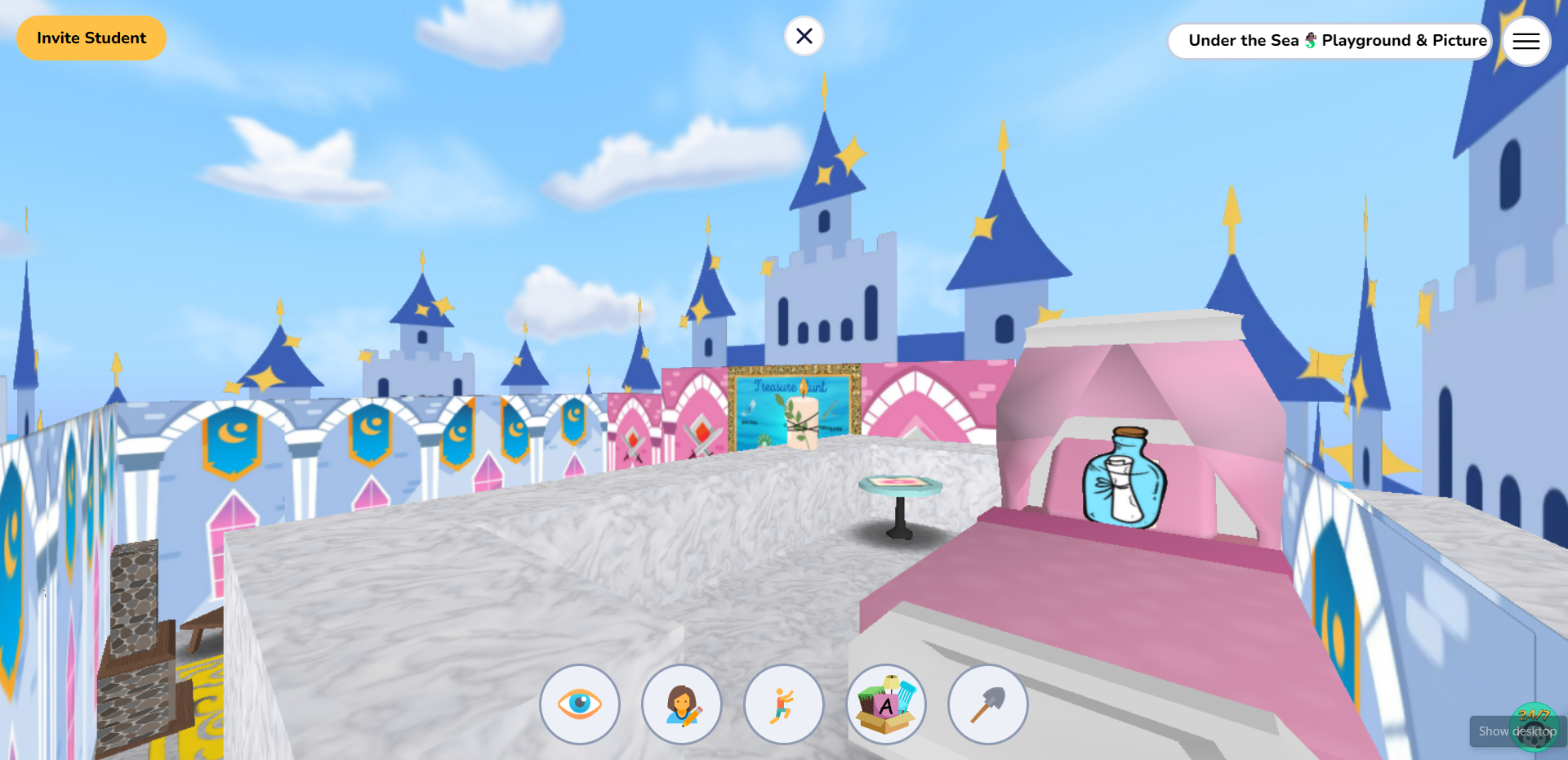Activate the running movement mode icon

783,704
